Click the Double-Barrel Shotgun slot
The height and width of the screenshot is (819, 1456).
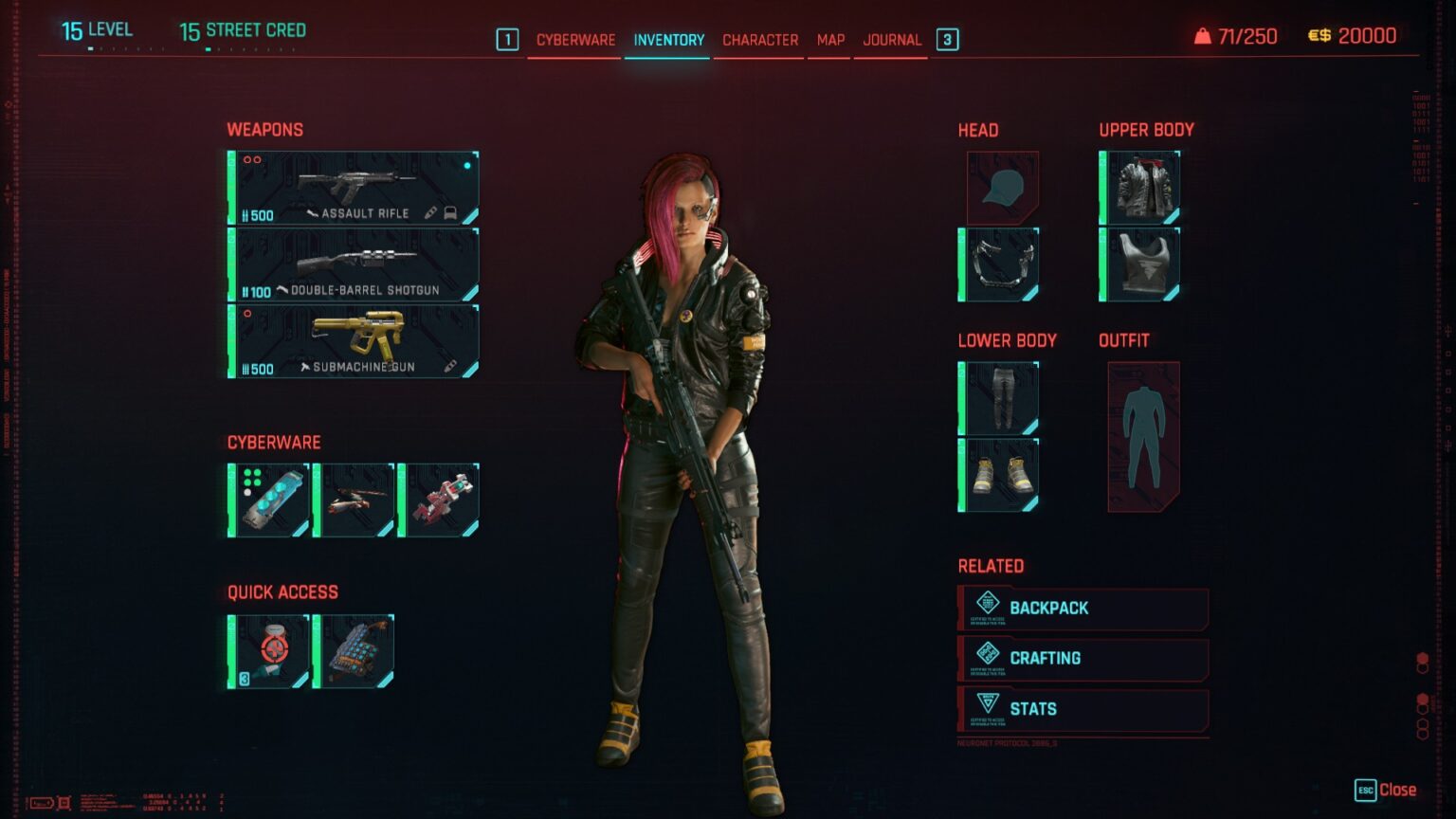point(353,264)
